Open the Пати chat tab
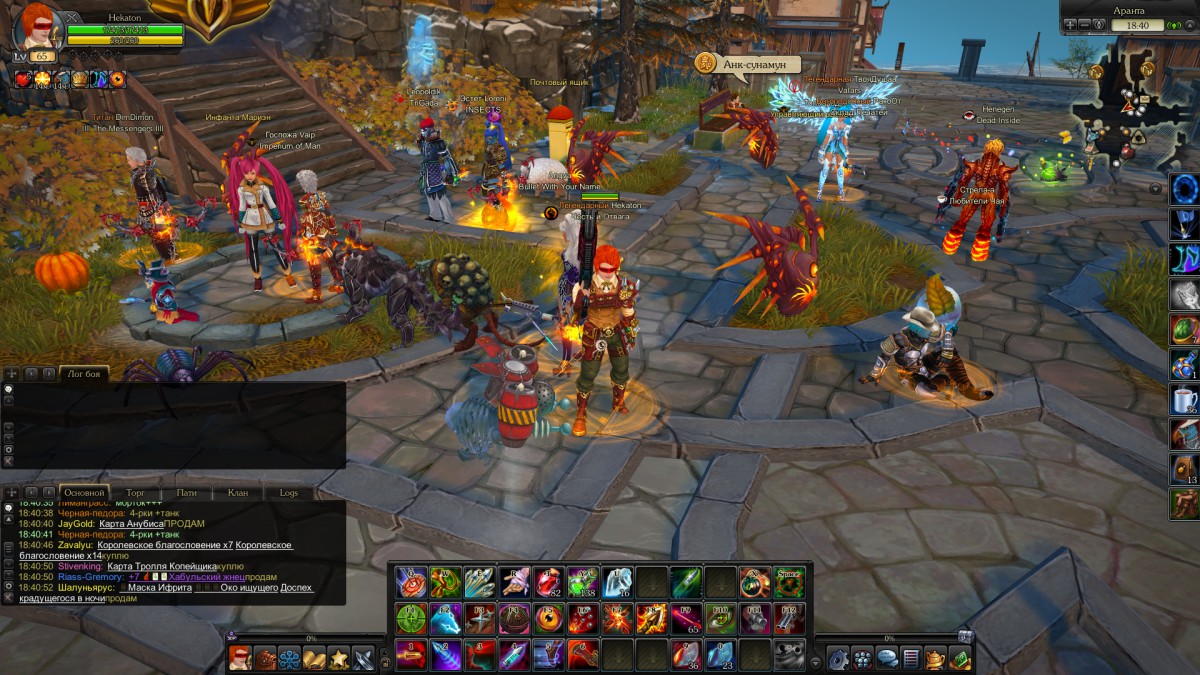Image resolution: width=1200 pixels, height=675 pixels. click(187, 493)
